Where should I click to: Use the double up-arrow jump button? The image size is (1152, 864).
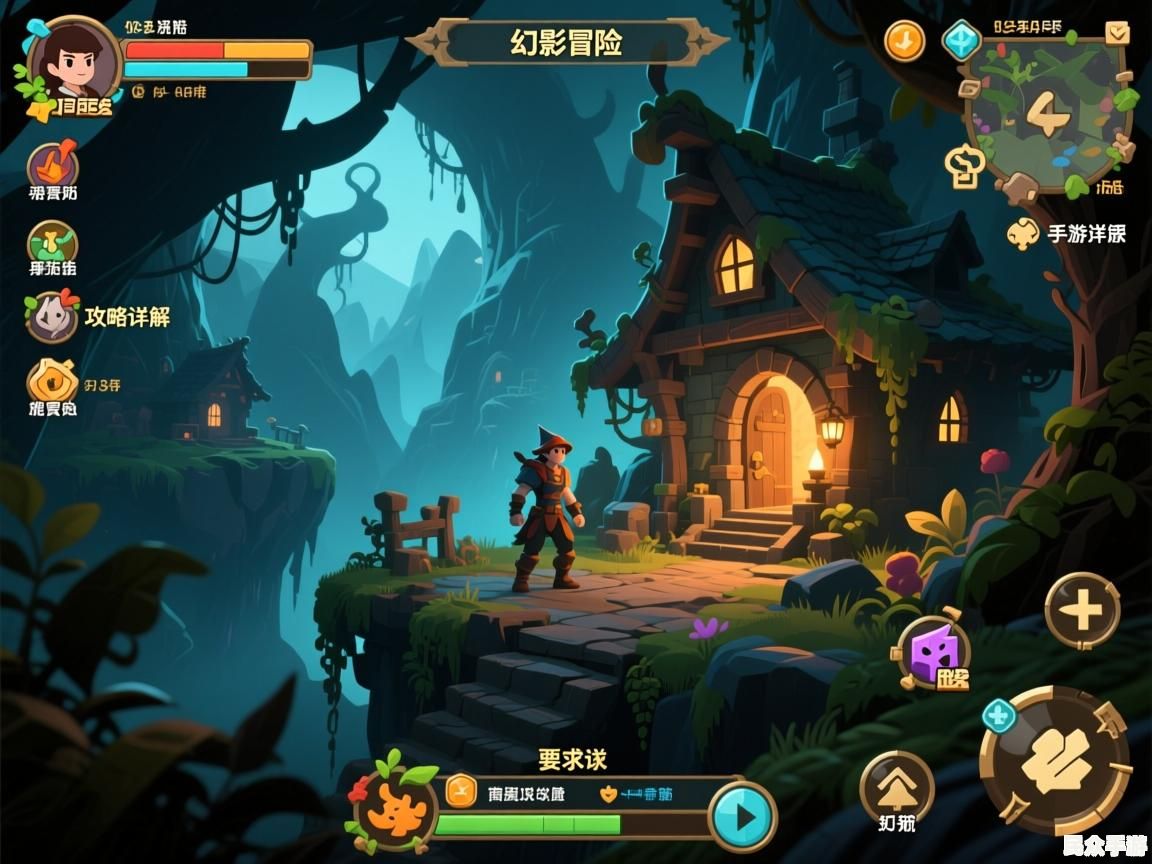(896, 785)
